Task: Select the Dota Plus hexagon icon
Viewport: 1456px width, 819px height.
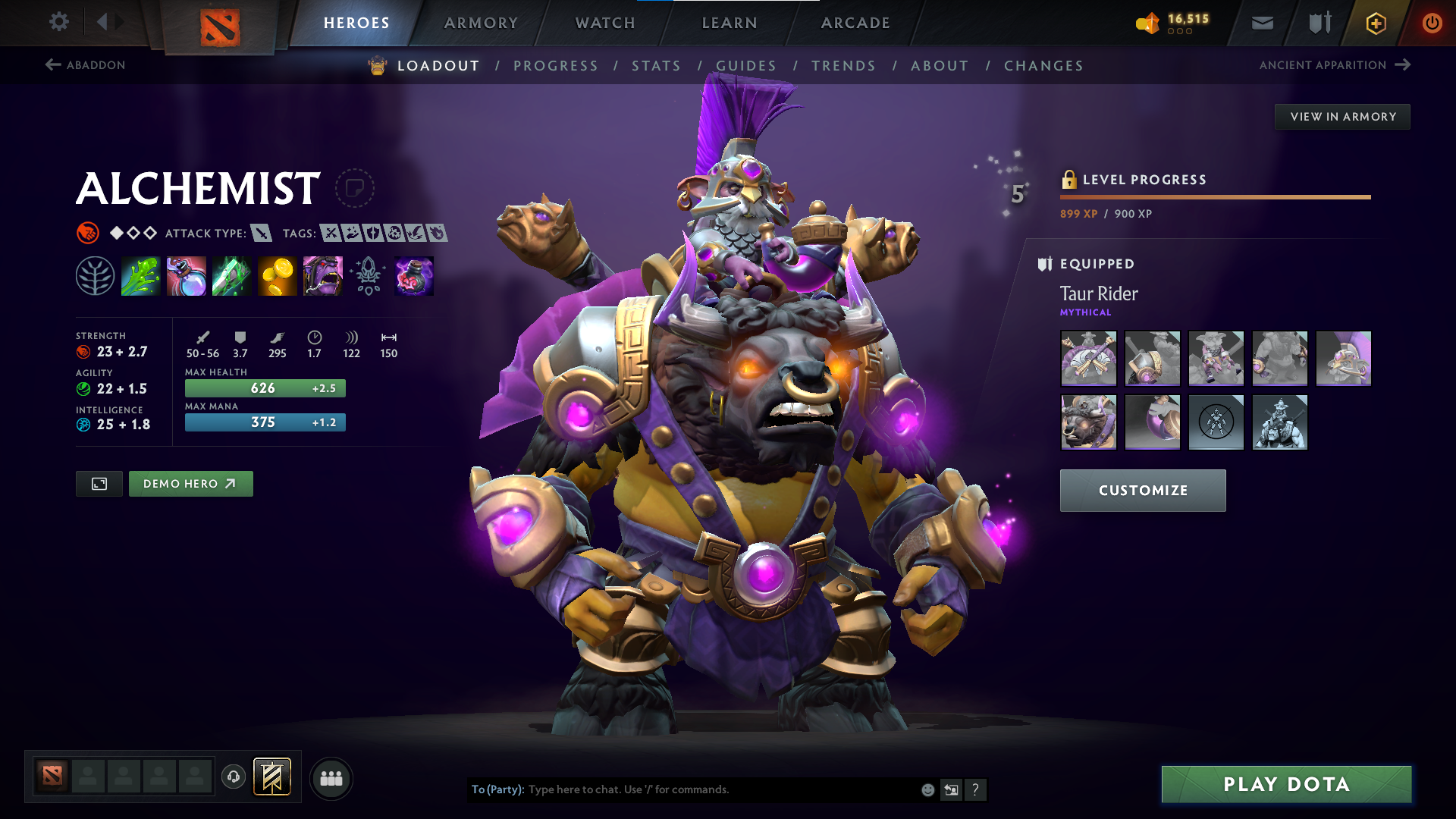Action: (1375, 23)
